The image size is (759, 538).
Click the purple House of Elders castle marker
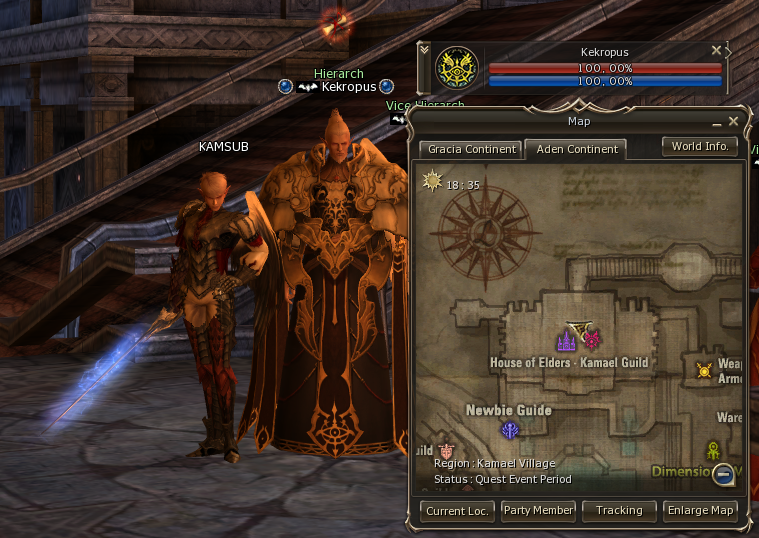pyautogui.click(x=566, y=341)
